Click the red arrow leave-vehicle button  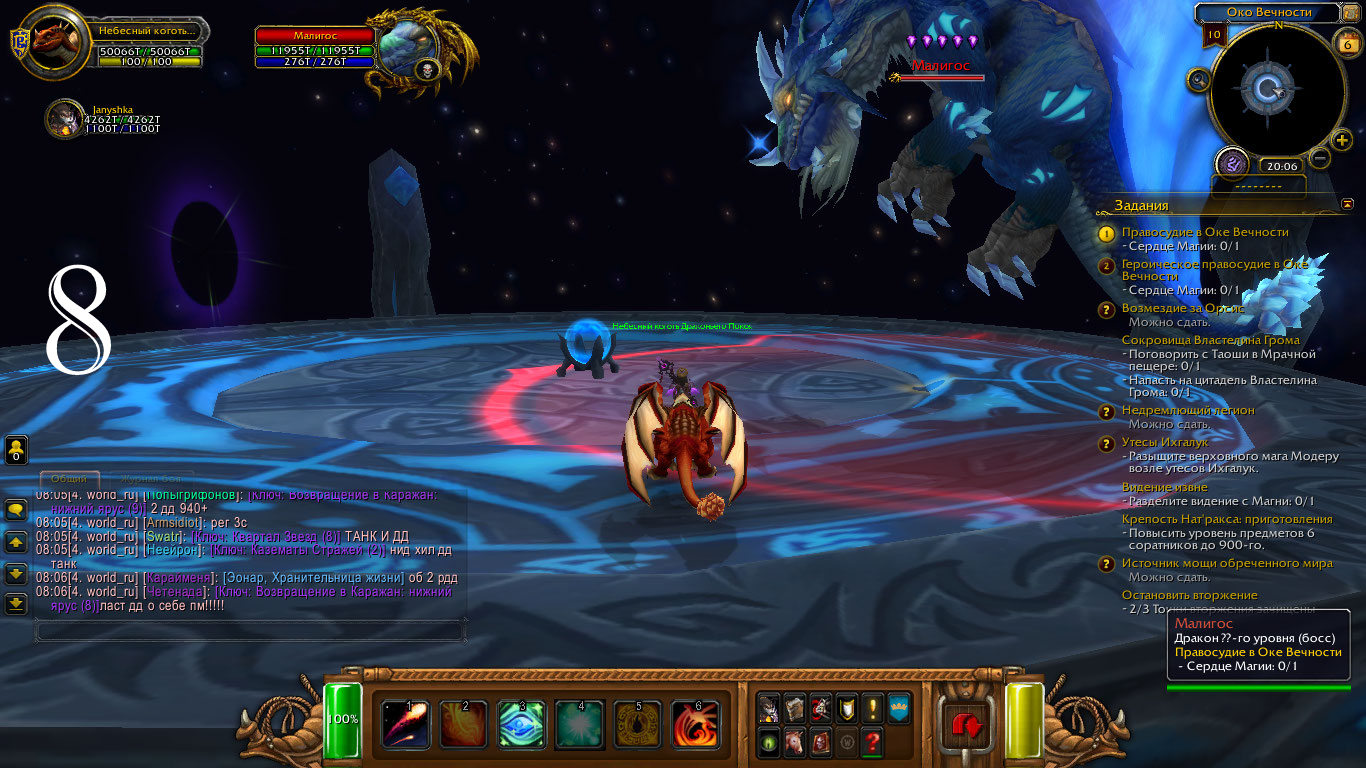click(965, 725)
